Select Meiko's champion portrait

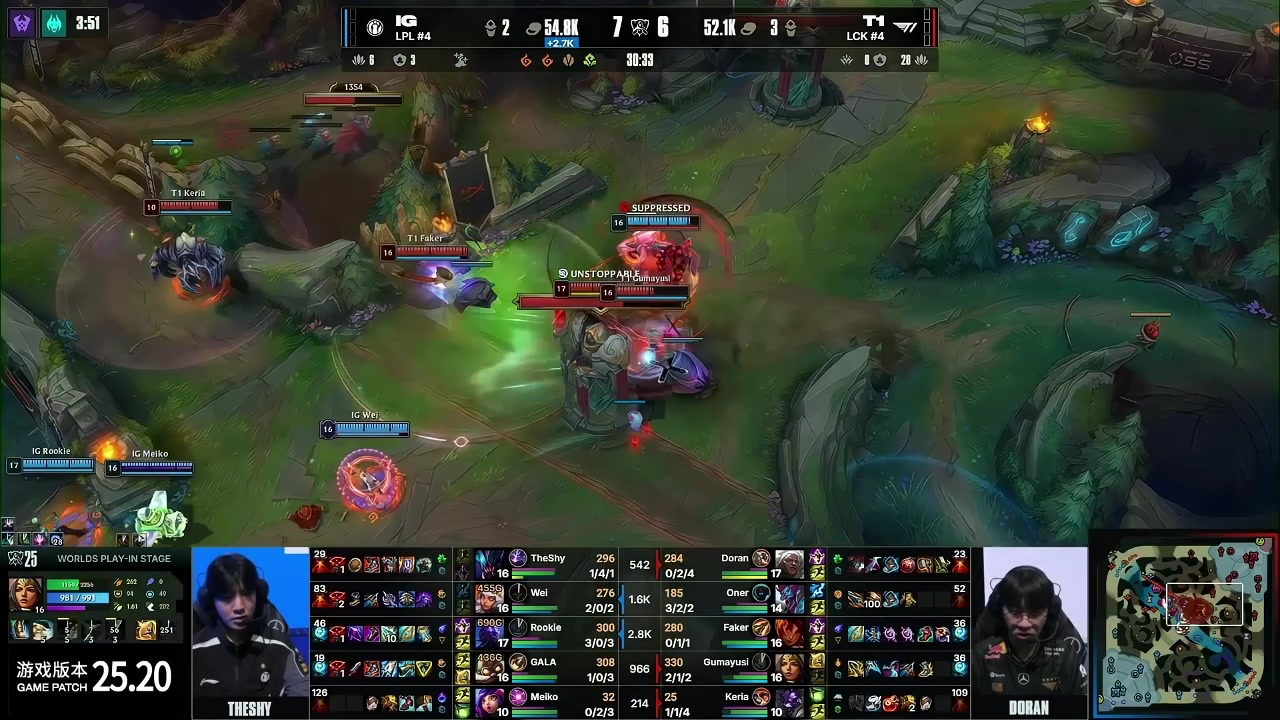click(490, 702)
